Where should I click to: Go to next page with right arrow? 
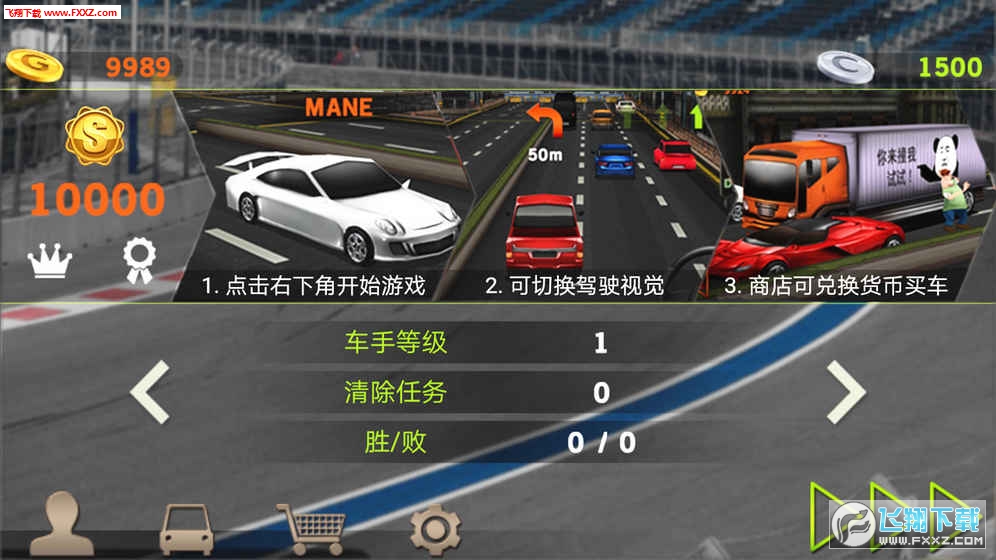[845, 391]
